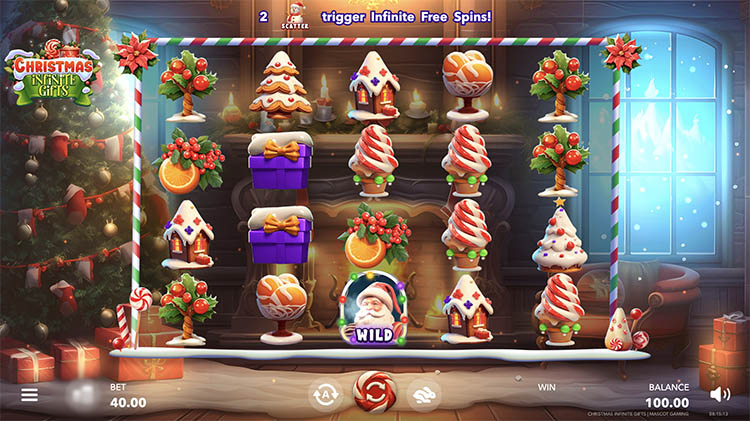This screenshot has width=750, height=421.
Task: Enable autoplay spins
Action: coord(325,394)
